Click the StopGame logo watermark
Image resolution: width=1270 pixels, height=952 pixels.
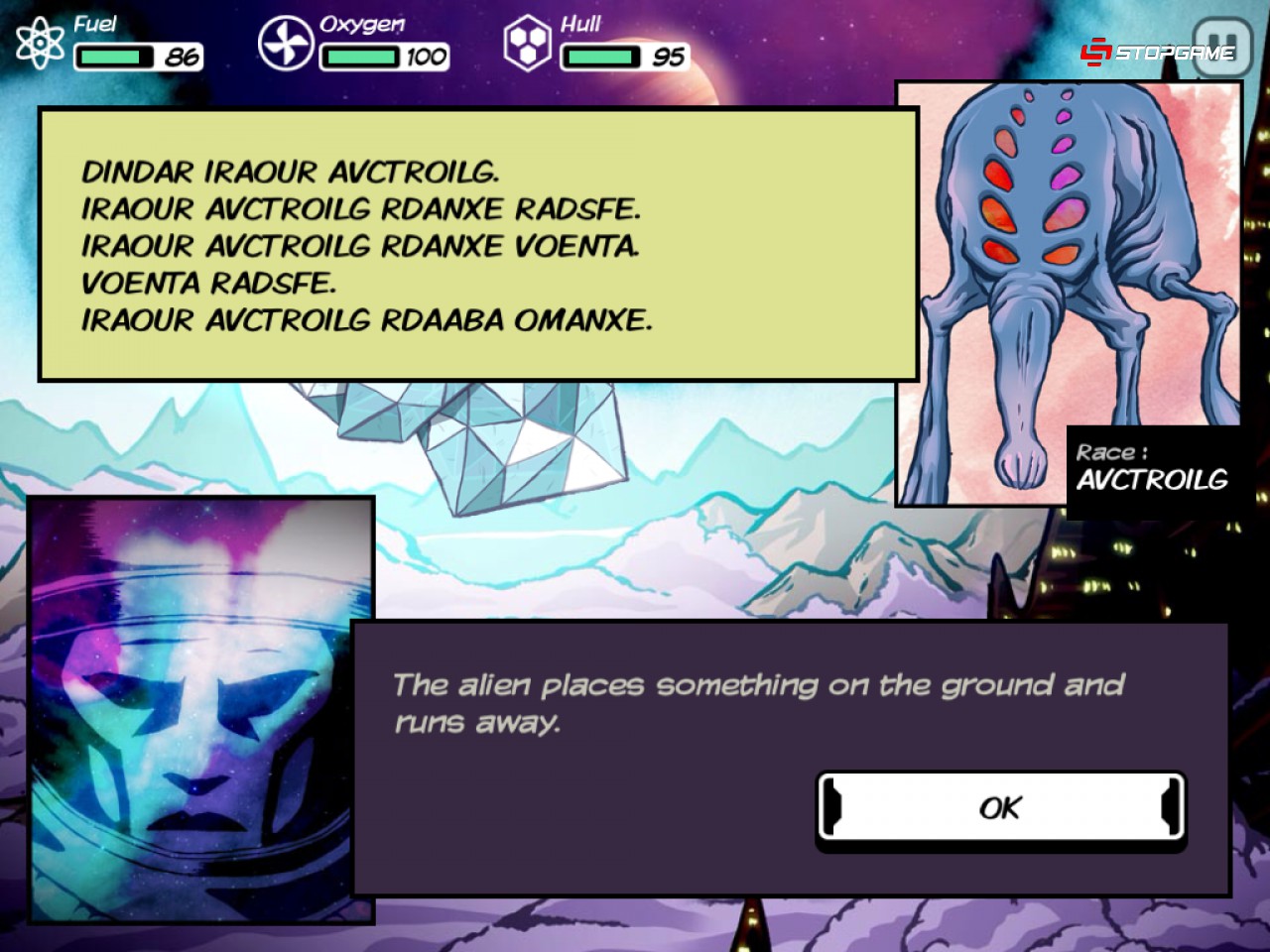coord(1156,51)
